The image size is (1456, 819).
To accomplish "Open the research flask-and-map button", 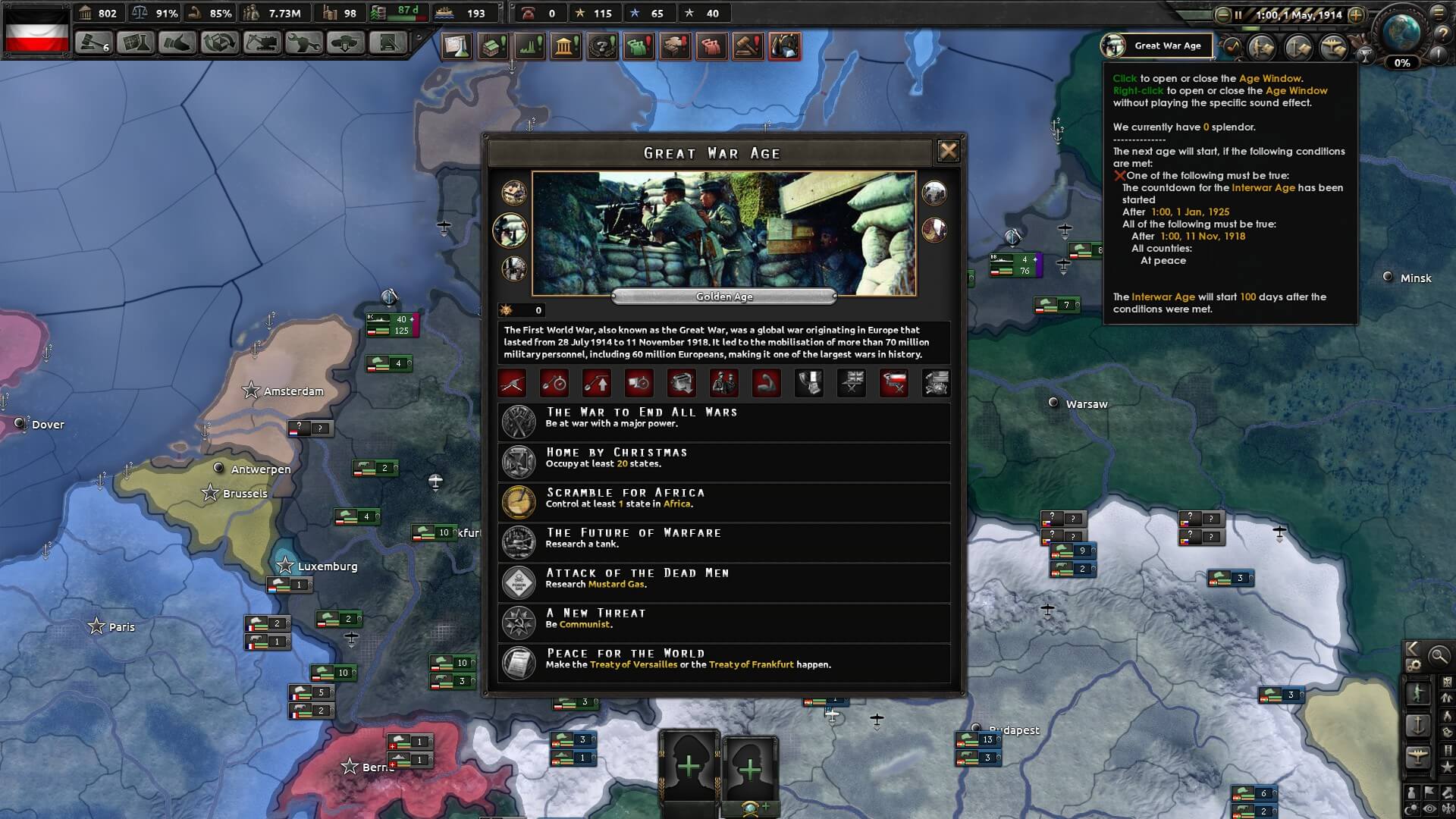I will tap(136, 43).
